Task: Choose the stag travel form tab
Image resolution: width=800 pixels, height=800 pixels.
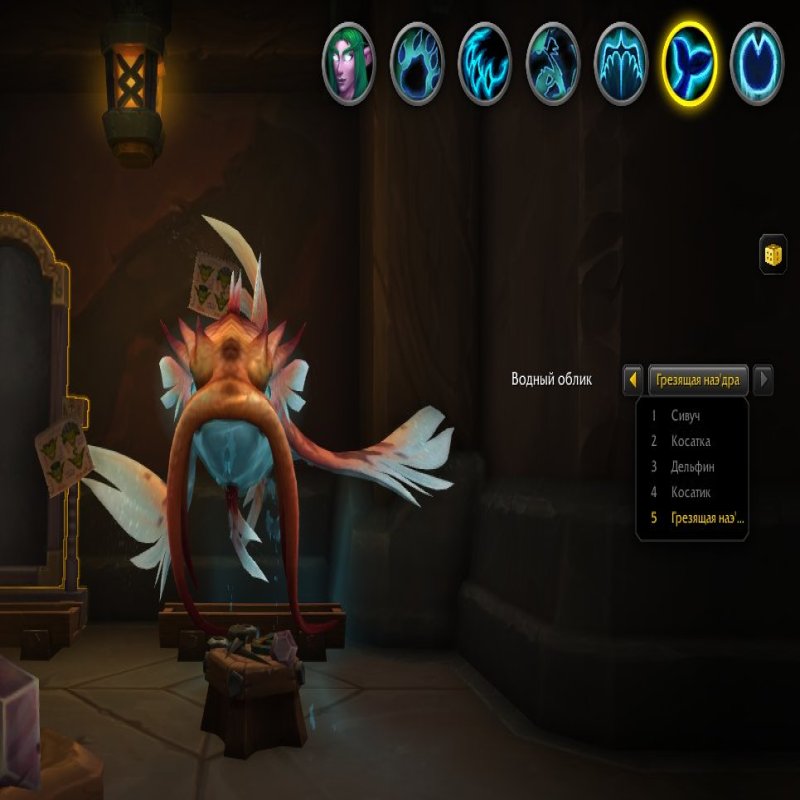Action: point(553,63)
